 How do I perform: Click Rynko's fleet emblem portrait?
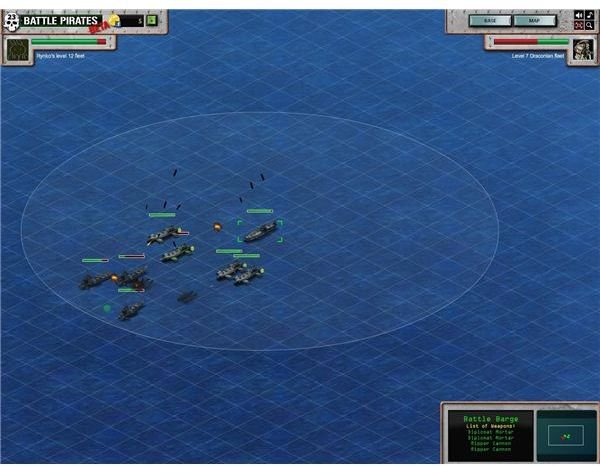click(16, 49)
